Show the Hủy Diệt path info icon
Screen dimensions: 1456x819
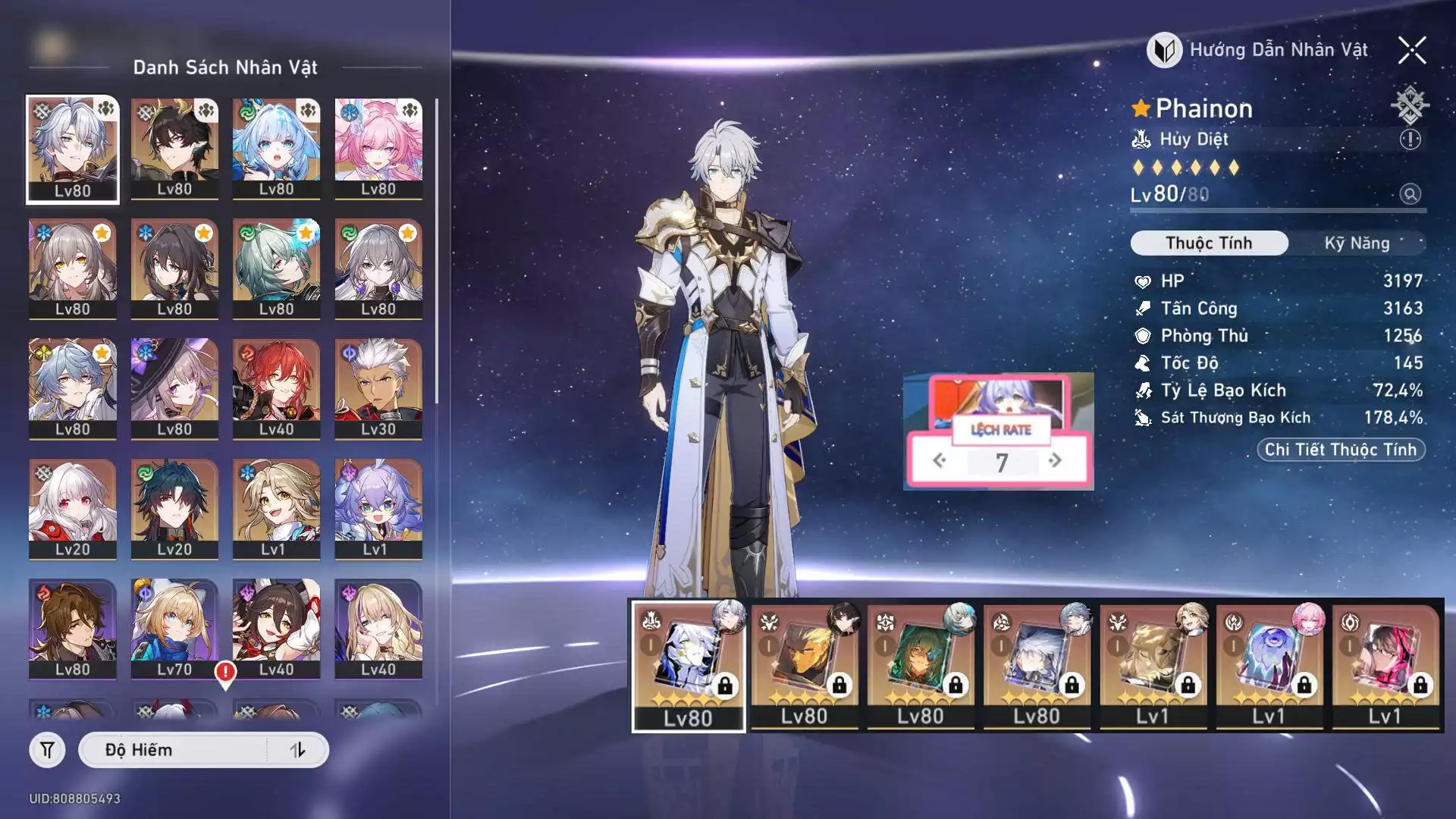point(1410,140)
